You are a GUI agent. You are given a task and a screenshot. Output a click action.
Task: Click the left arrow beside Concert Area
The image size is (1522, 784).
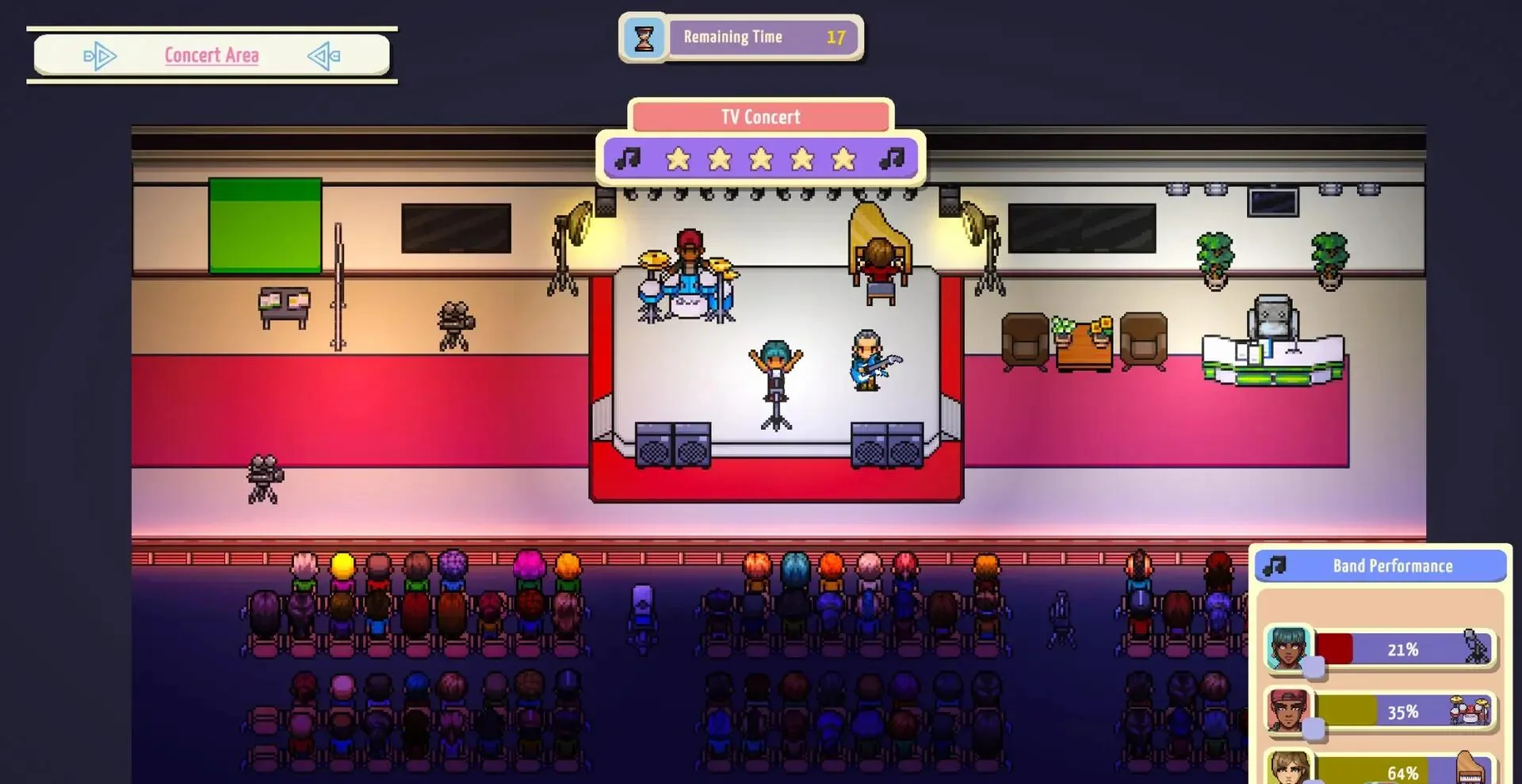coord(100,56)
